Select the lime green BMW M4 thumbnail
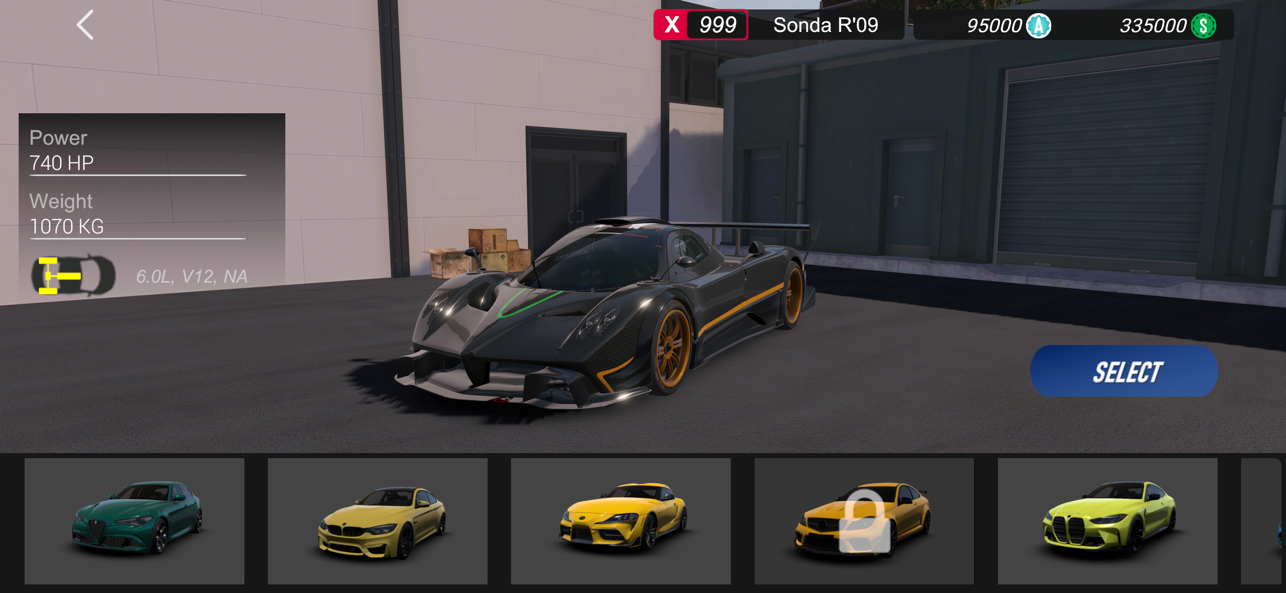 click(1107, 521)
